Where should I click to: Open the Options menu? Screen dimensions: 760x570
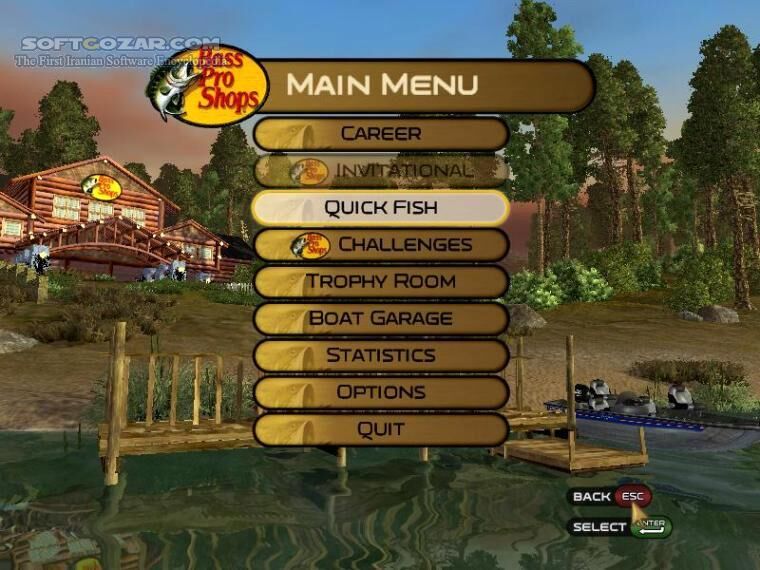click(x=381, y=393)
